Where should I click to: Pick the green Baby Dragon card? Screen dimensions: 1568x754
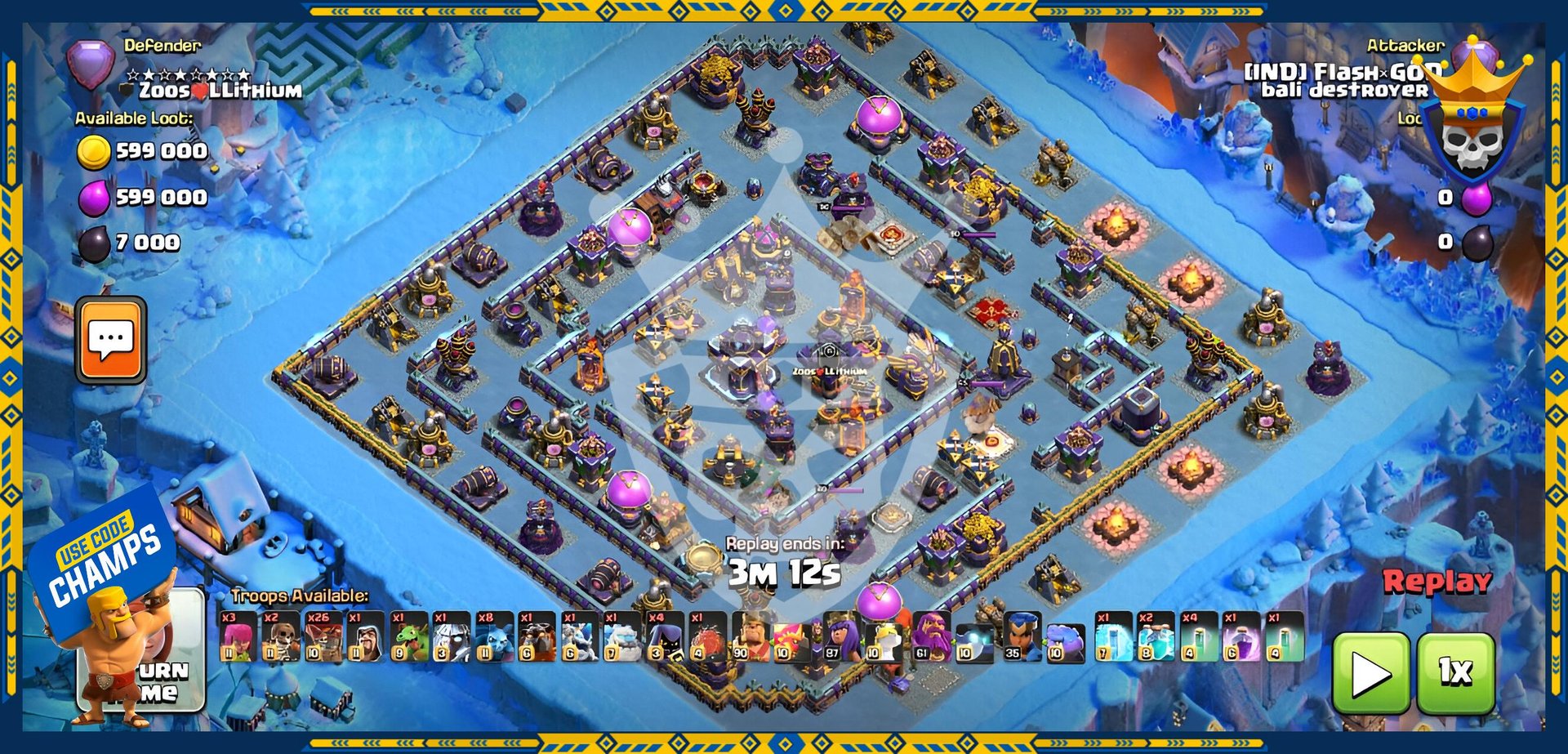pyautogui.click(x=408, y=636)
